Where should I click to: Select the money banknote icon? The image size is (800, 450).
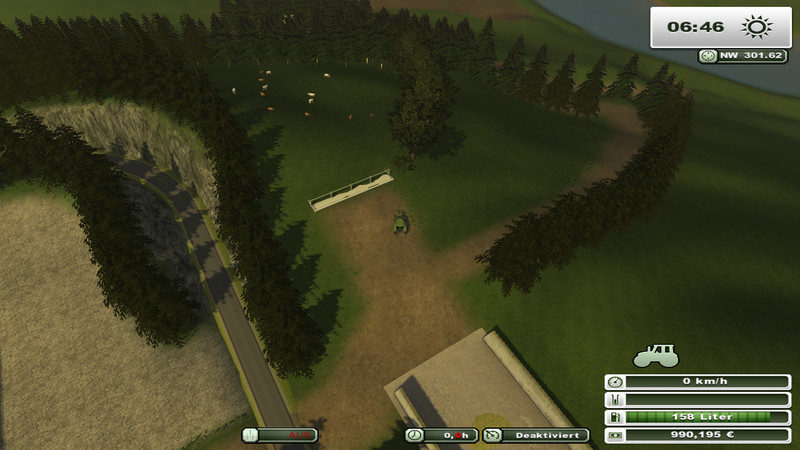point(614,435)
